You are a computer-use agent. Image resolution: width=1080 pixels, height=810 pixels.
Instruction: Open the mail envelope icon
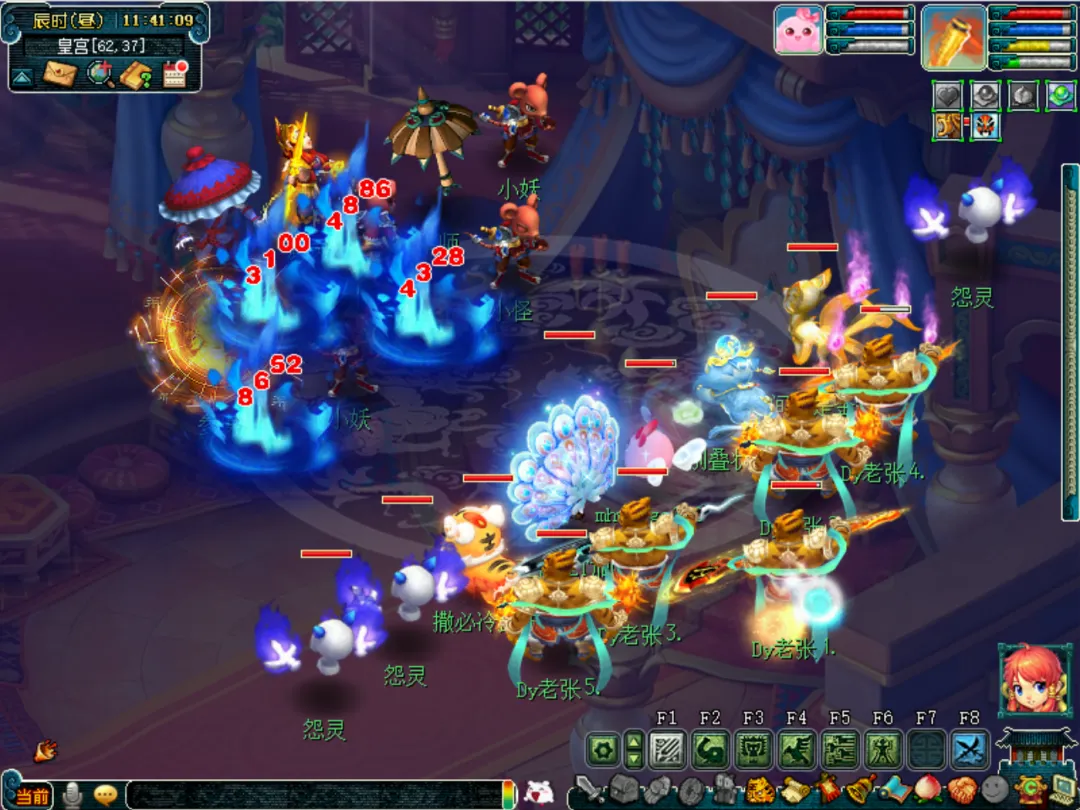60,74
